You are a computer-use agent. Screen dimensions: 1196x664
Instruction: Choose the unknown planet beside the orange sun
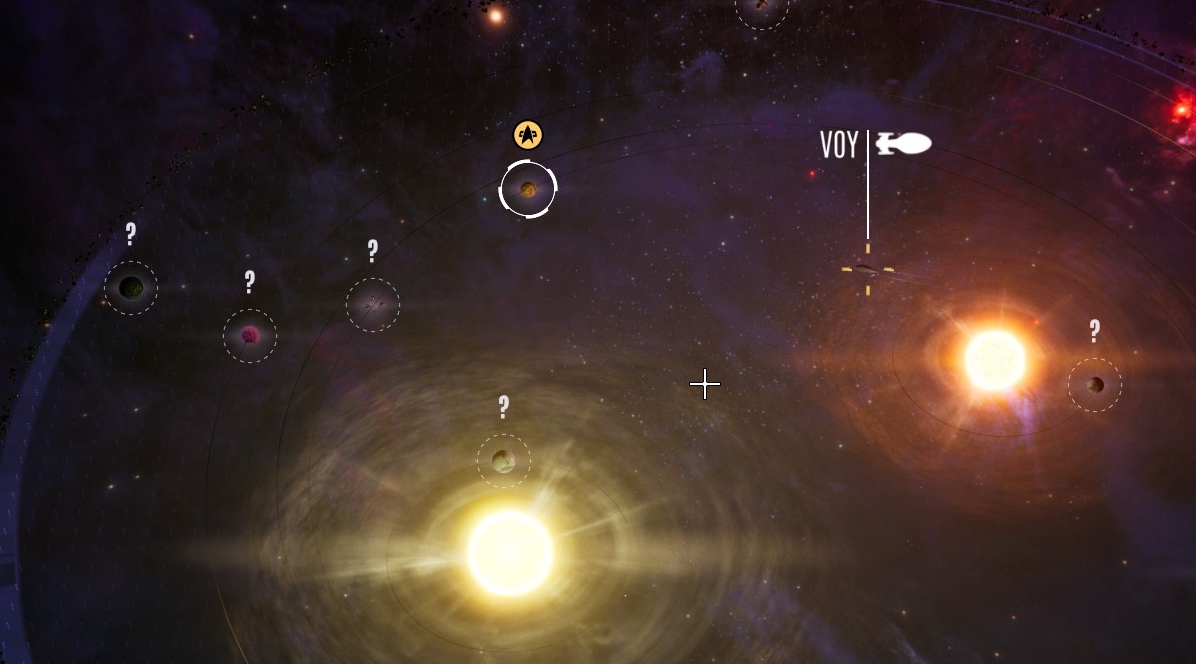click(1095, 385)
